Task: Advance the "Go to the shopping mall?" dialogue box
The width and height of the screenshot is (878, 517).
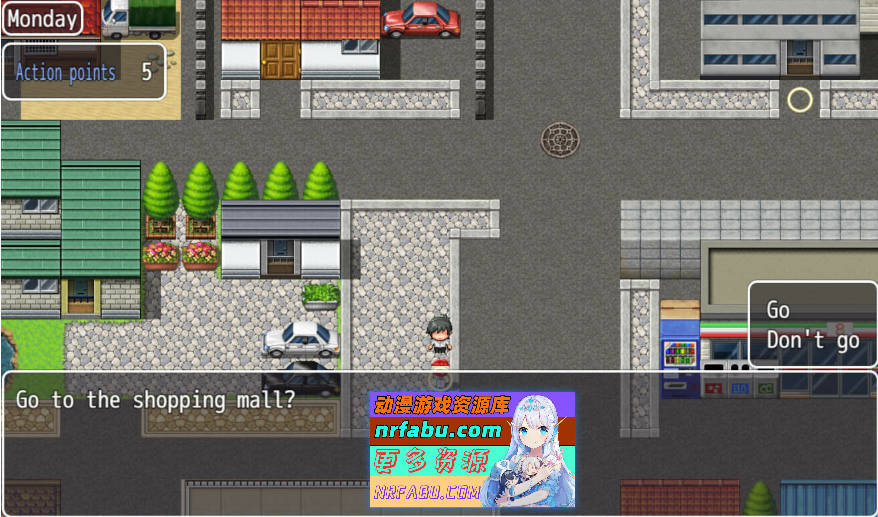Action: pos(180,440)
